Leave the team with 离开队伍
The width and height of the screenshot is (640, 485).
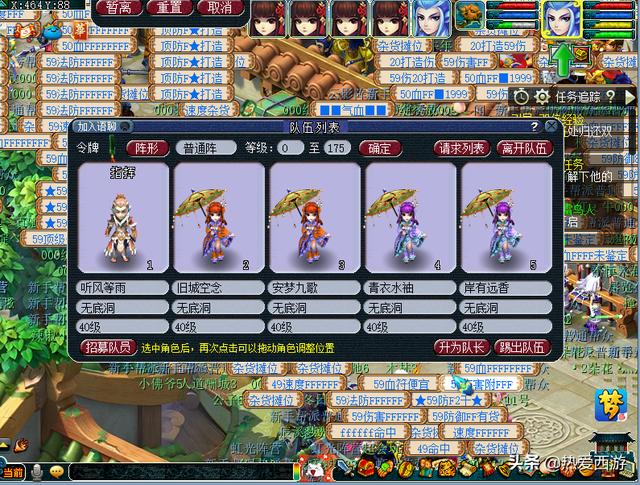click(524, 148)
